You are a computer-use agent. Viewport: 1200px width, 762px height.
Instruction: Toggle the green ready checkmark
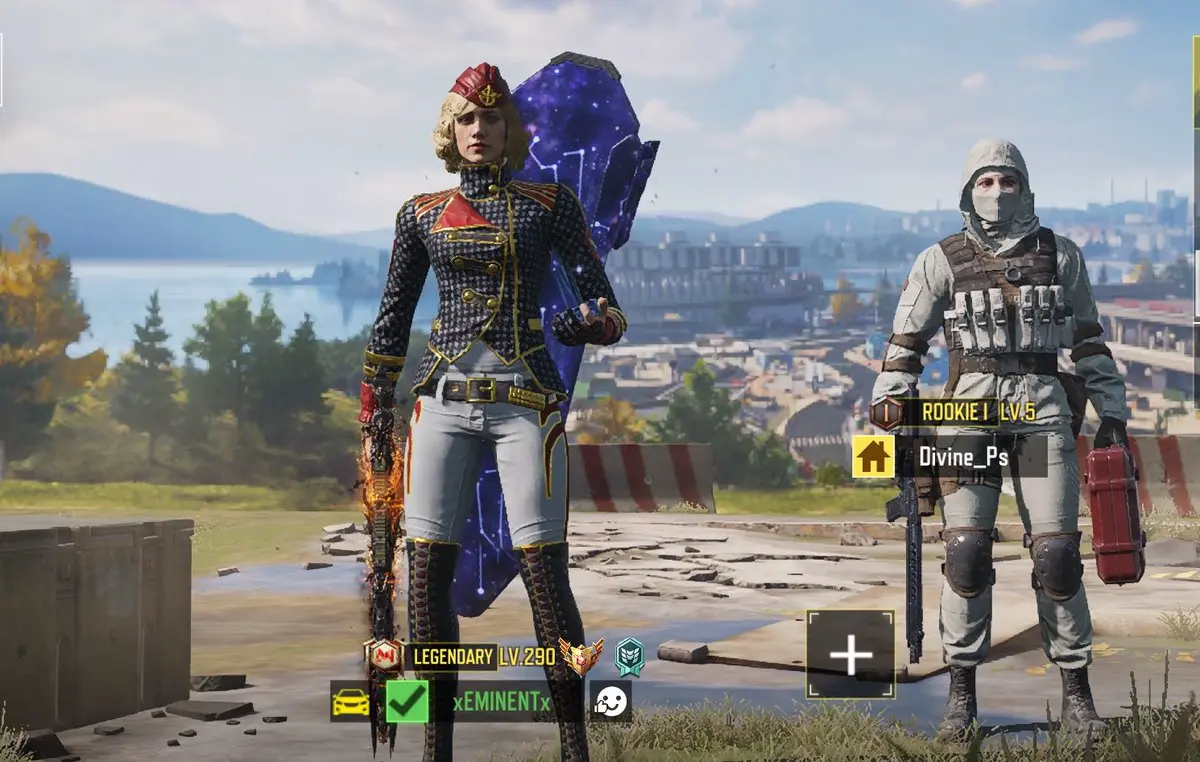coord(407,701)
